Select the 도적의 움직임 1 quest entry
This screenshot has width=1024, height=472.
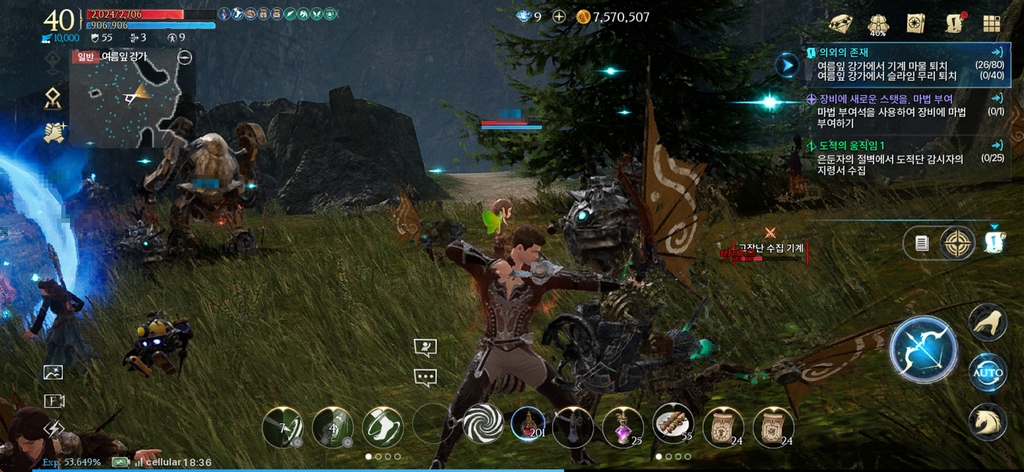[x=900, y=158]
